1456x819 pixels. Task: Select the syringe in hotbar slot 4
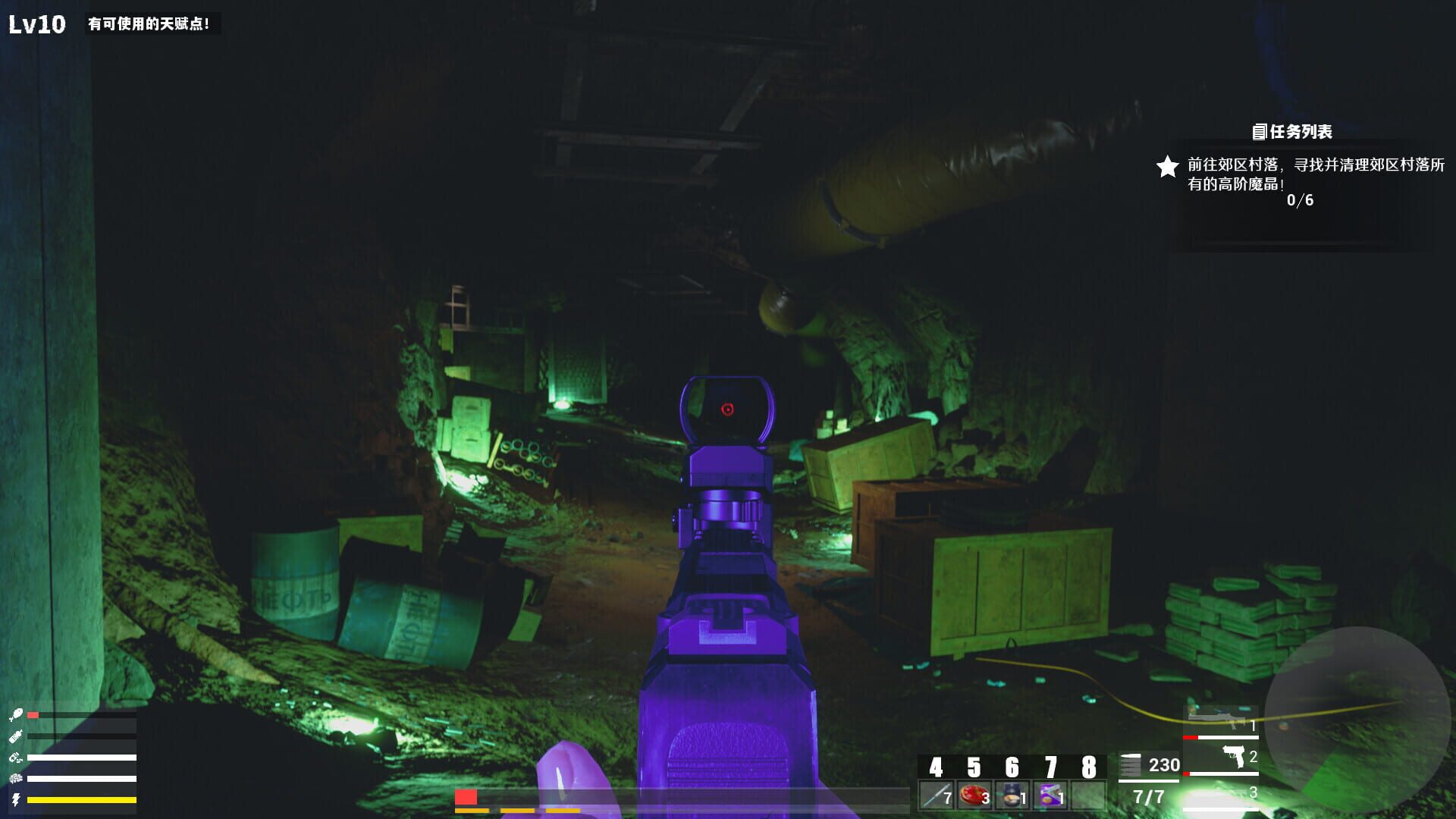coord(936,795)
